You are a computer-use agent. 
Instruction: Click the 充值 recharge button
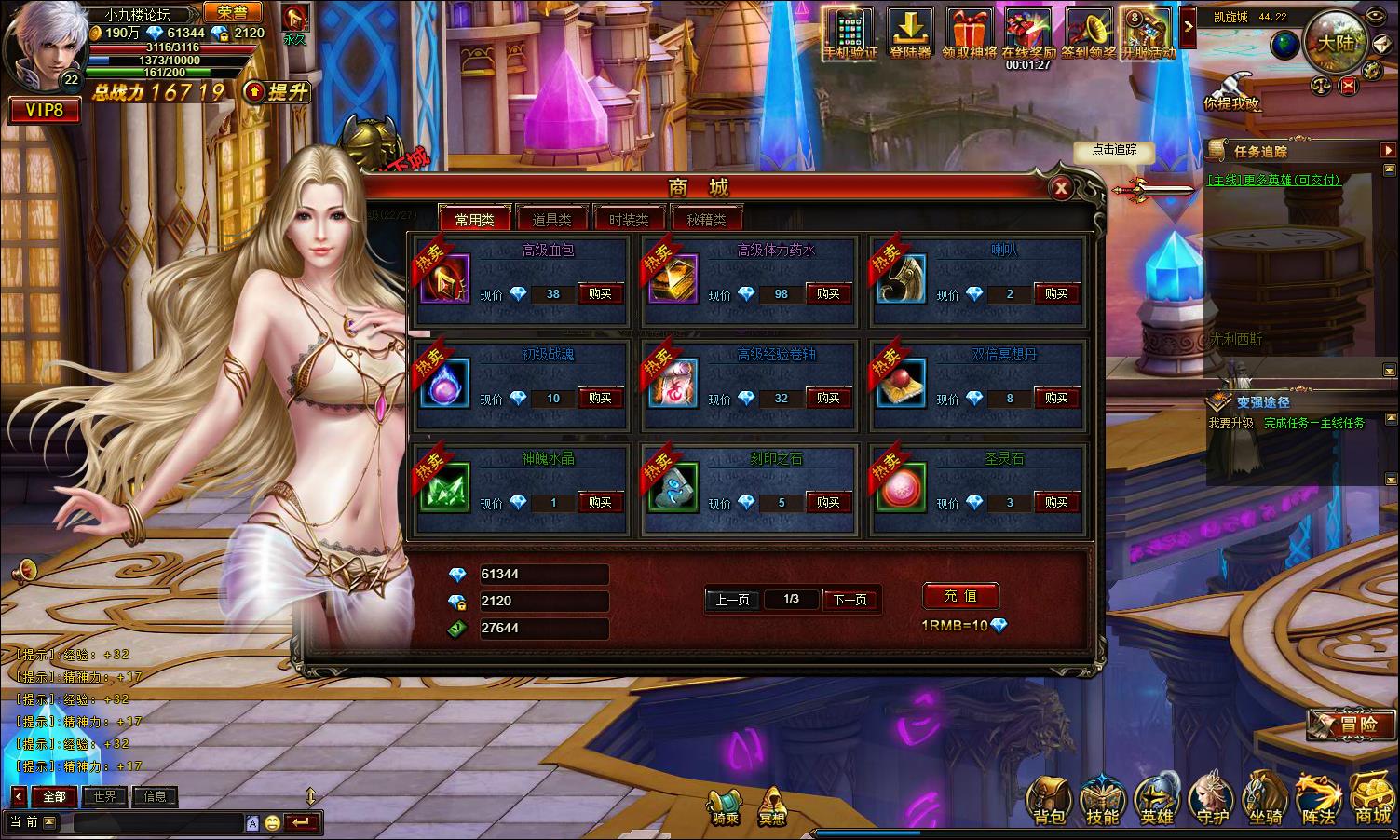960,596
